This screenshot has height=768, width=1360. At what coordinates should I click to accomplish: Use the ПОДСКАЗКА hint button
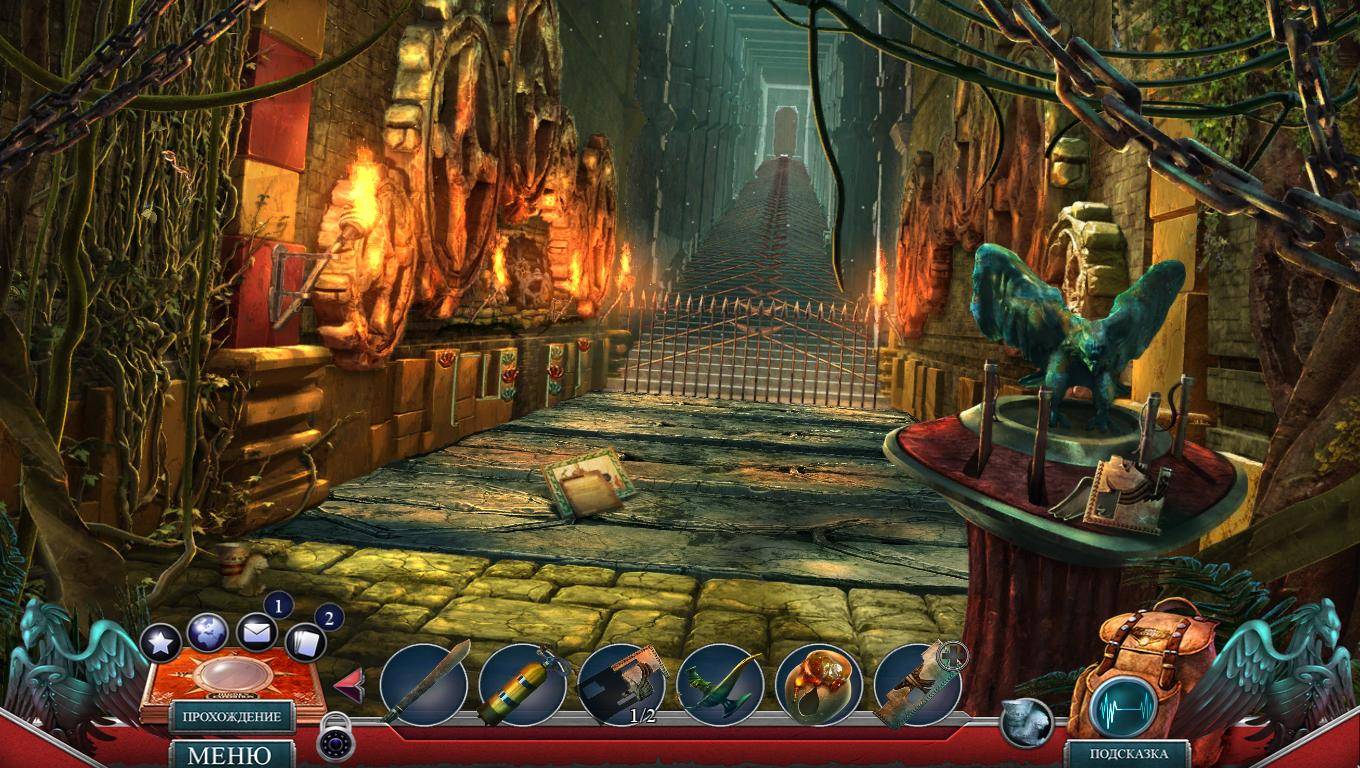(x=1126, y=754)
